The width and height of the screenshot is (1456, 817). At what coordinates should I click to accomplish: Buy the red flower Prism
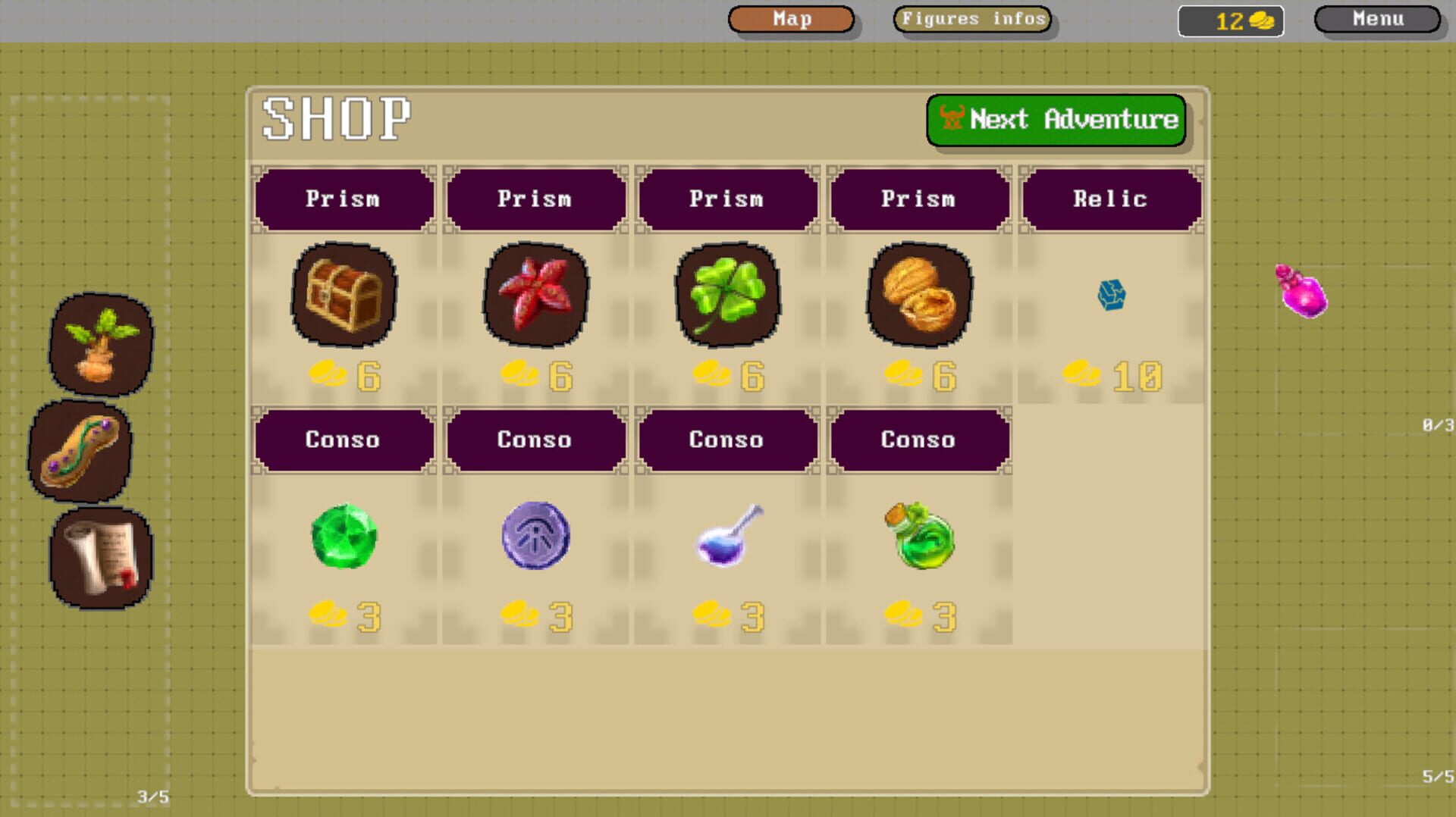535,297
